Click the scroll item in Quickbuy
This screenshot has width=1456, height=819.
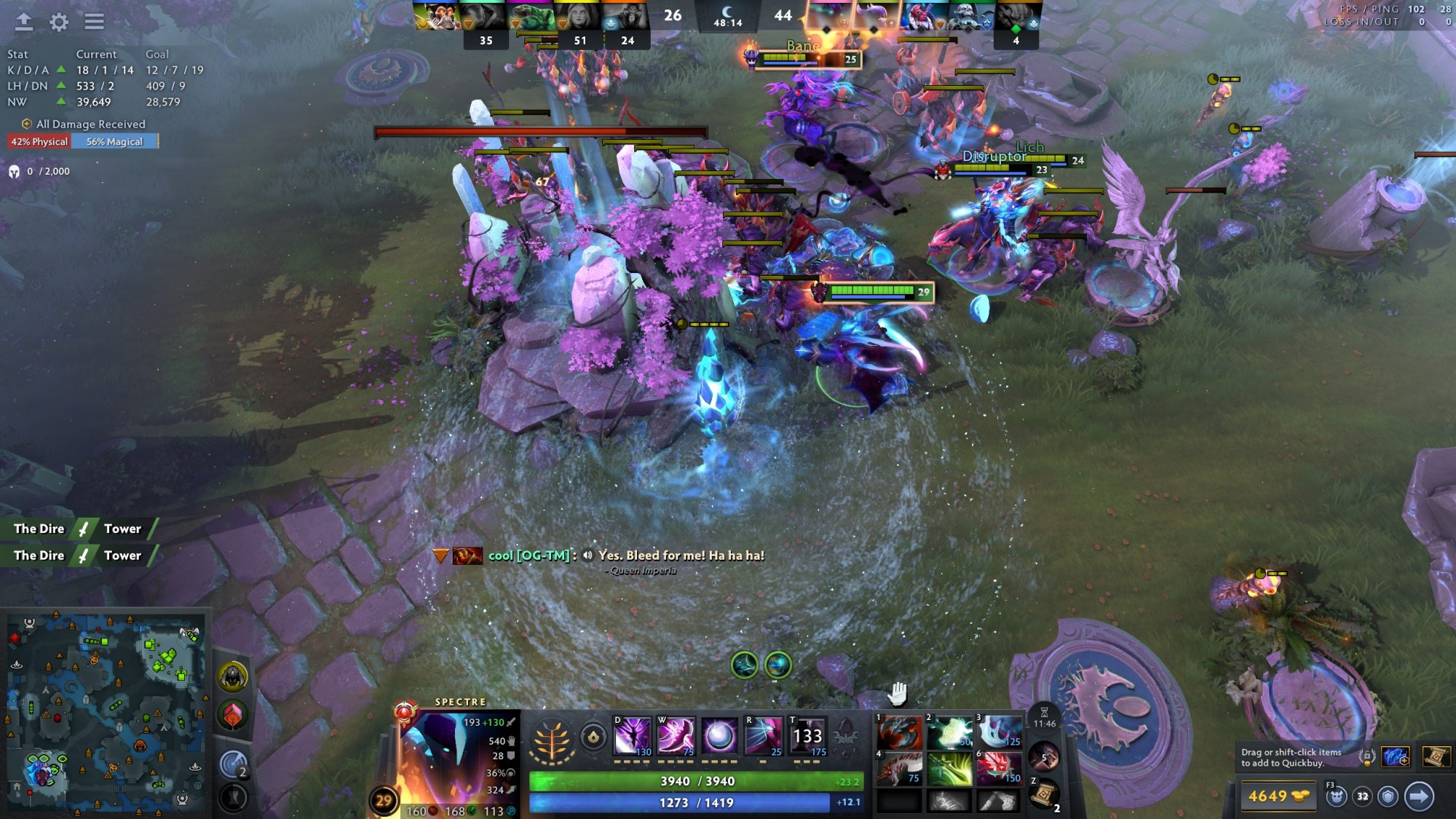[1435, 757]
